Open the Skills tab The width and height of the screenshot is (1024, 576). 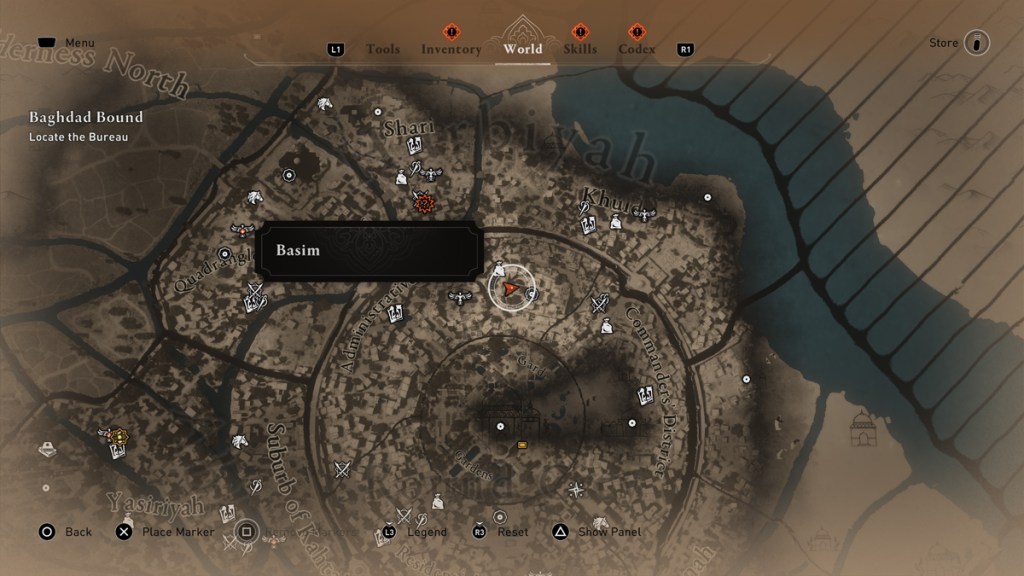(580, 49)
